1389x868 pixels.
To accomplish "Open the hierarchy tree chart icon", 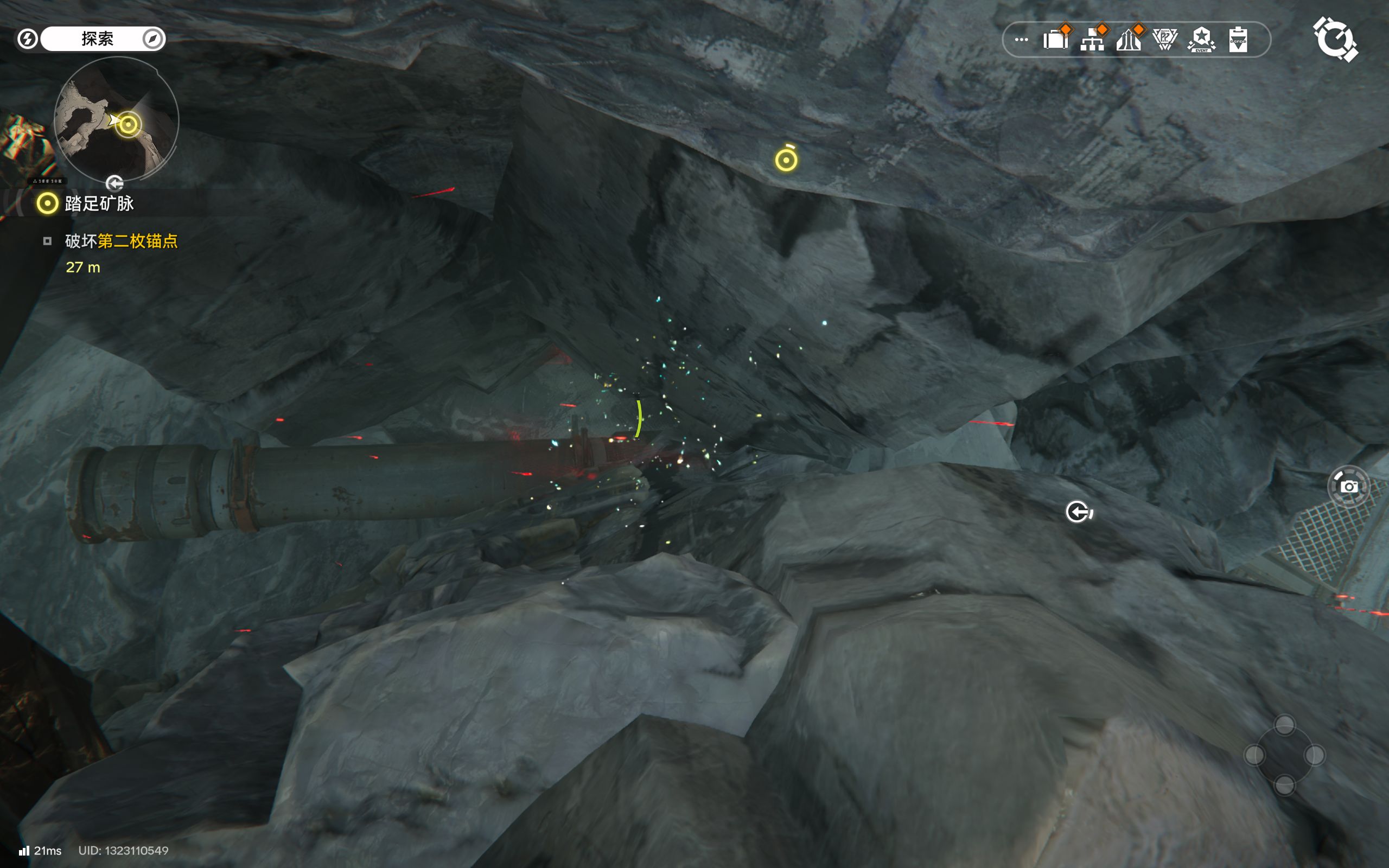I will pos(1092,40).
